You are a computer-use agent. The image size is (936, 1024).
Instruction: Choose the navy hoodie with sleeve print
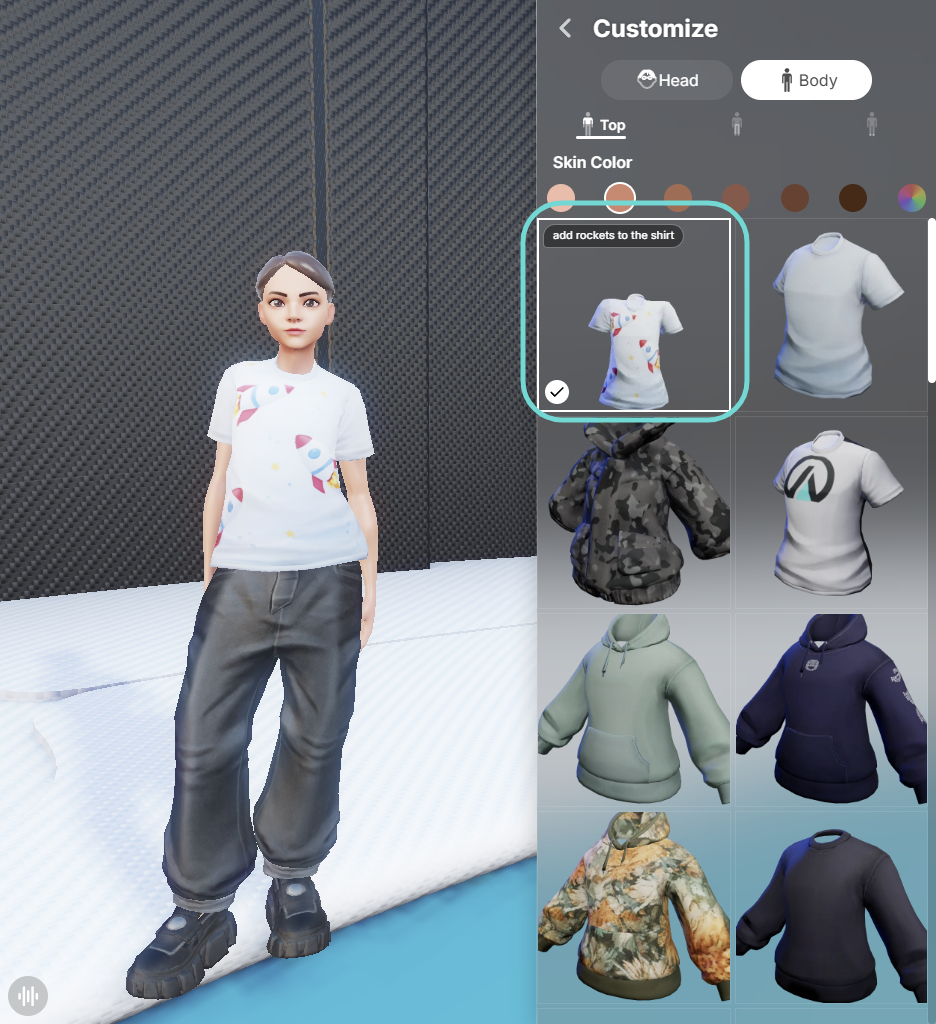pyautogui.click(x=834, y=709)
